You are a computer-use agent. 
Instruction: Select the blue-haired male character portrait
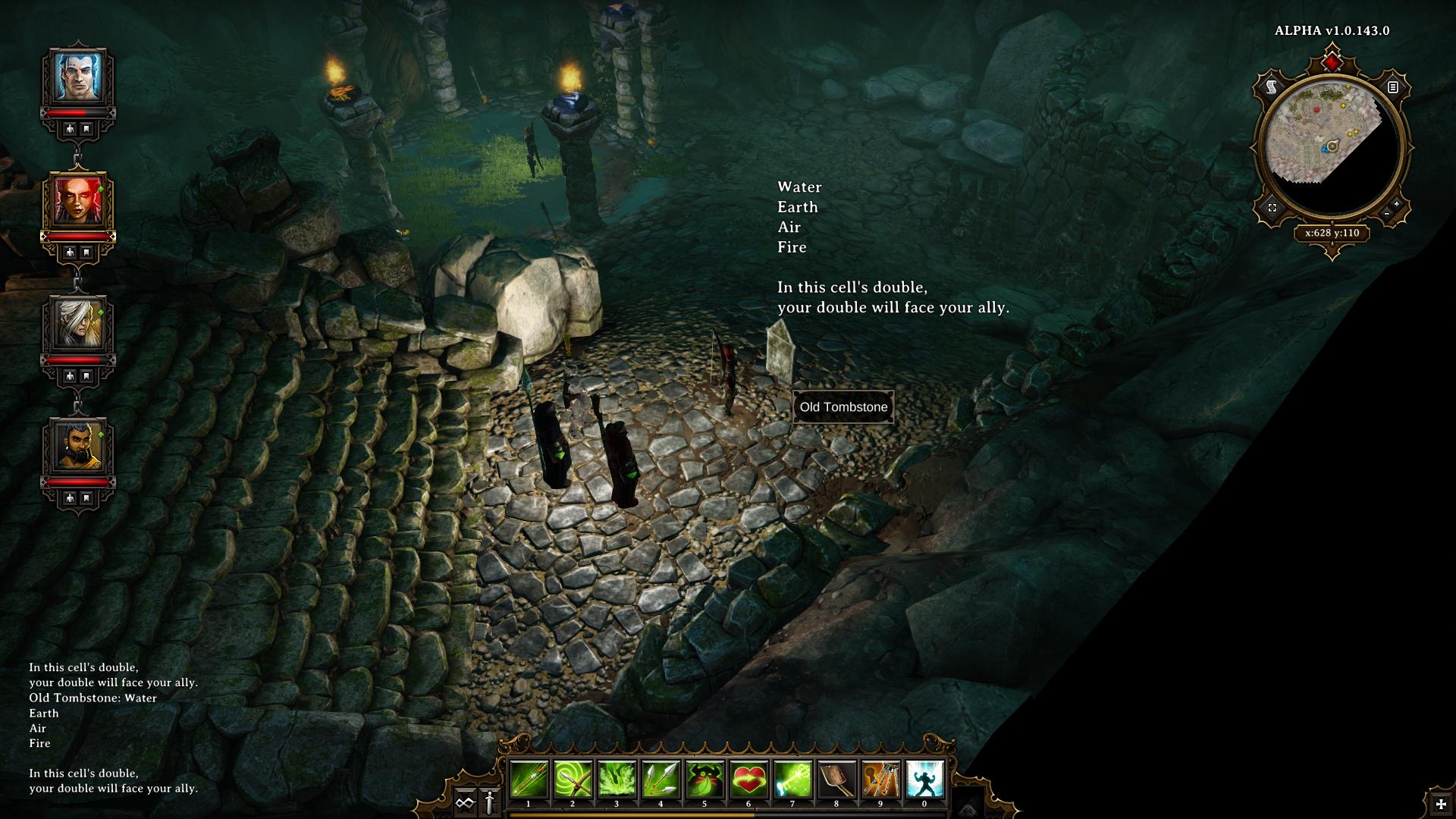78,76
